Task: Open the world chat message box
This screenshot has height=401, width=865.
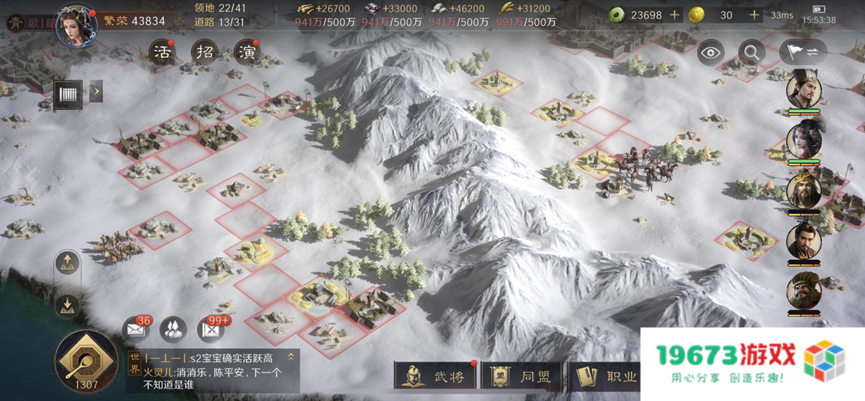Action: (210, 370)
